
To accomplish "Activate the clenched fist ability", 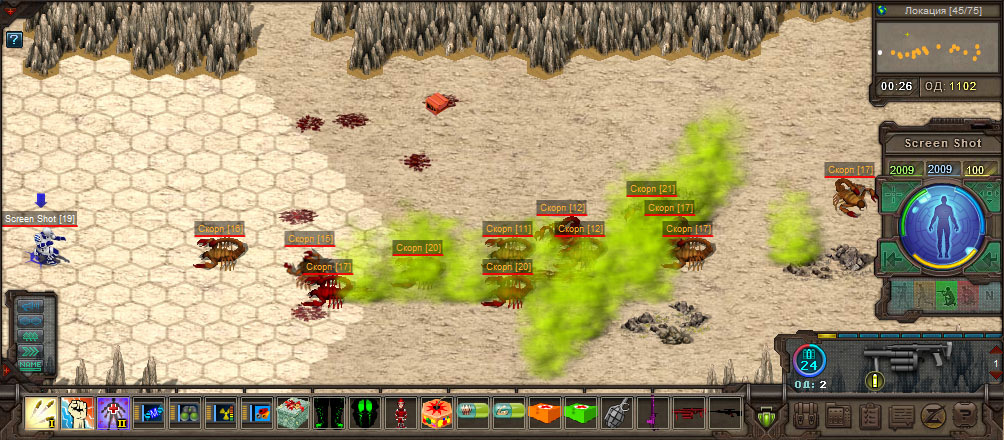I will tap(77, 412).
